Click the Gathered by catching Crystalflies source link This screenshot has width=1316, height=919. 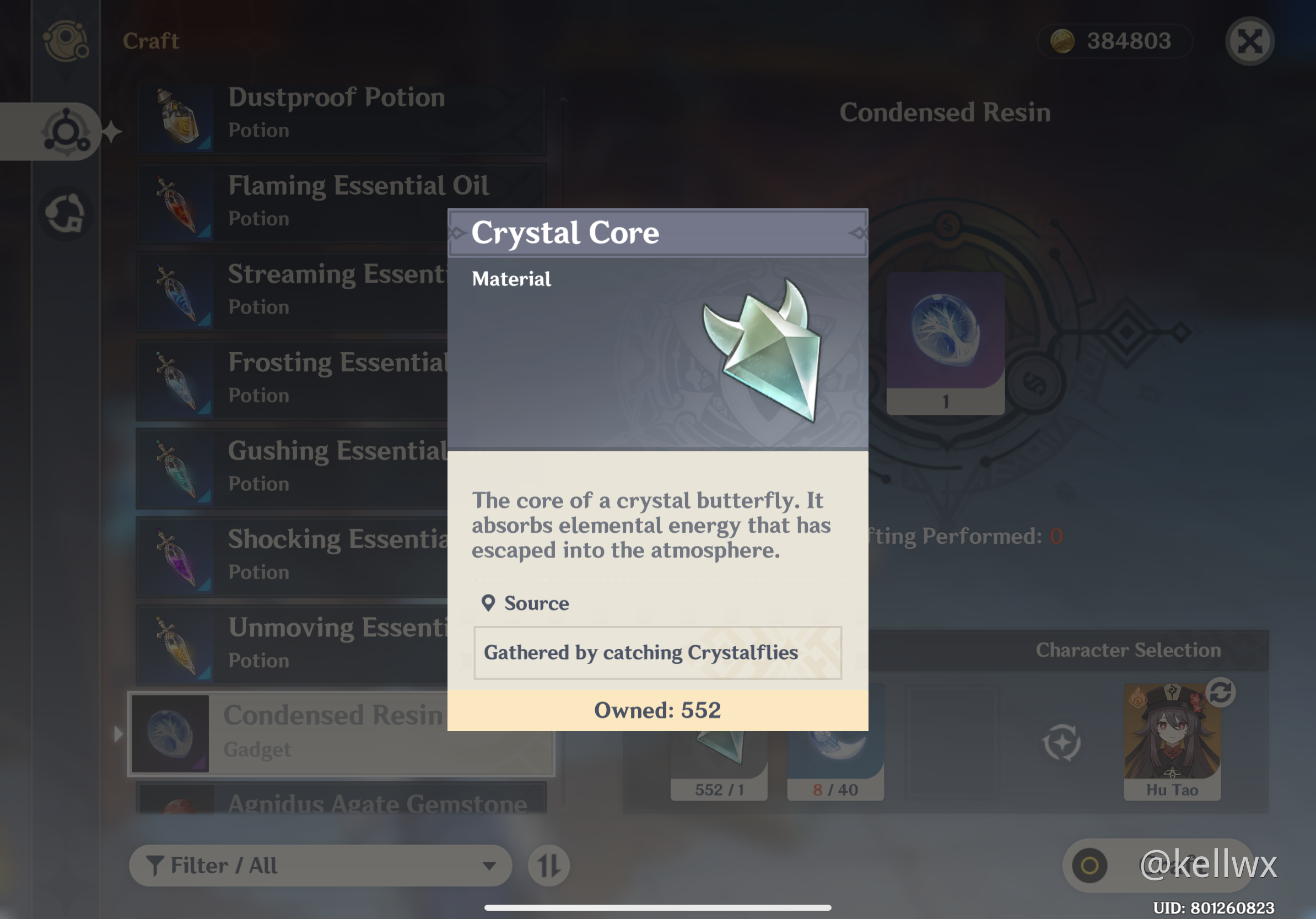pos(641,652)
